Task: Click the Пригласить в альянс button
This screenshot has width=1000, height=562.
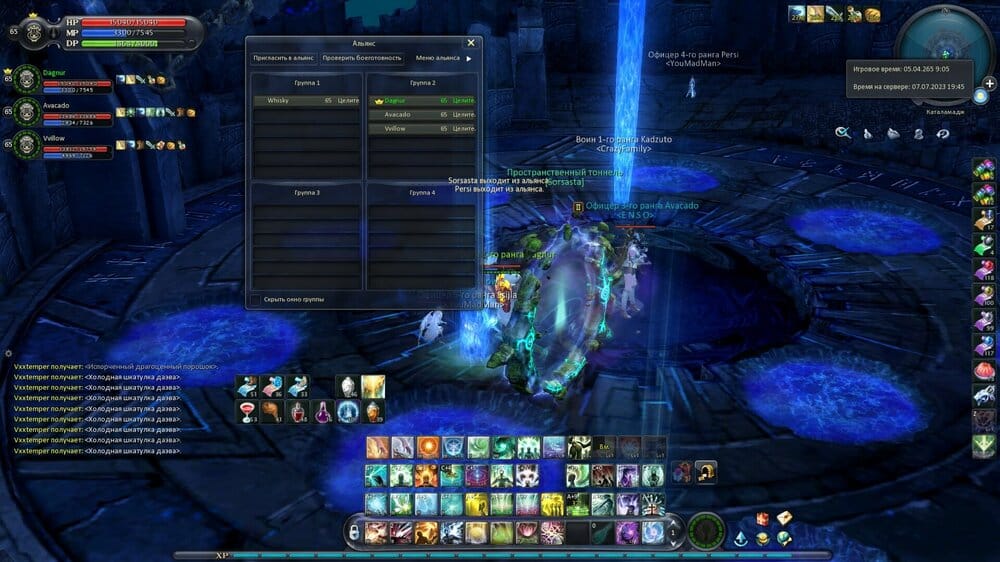Action: (x=282, y=58)
